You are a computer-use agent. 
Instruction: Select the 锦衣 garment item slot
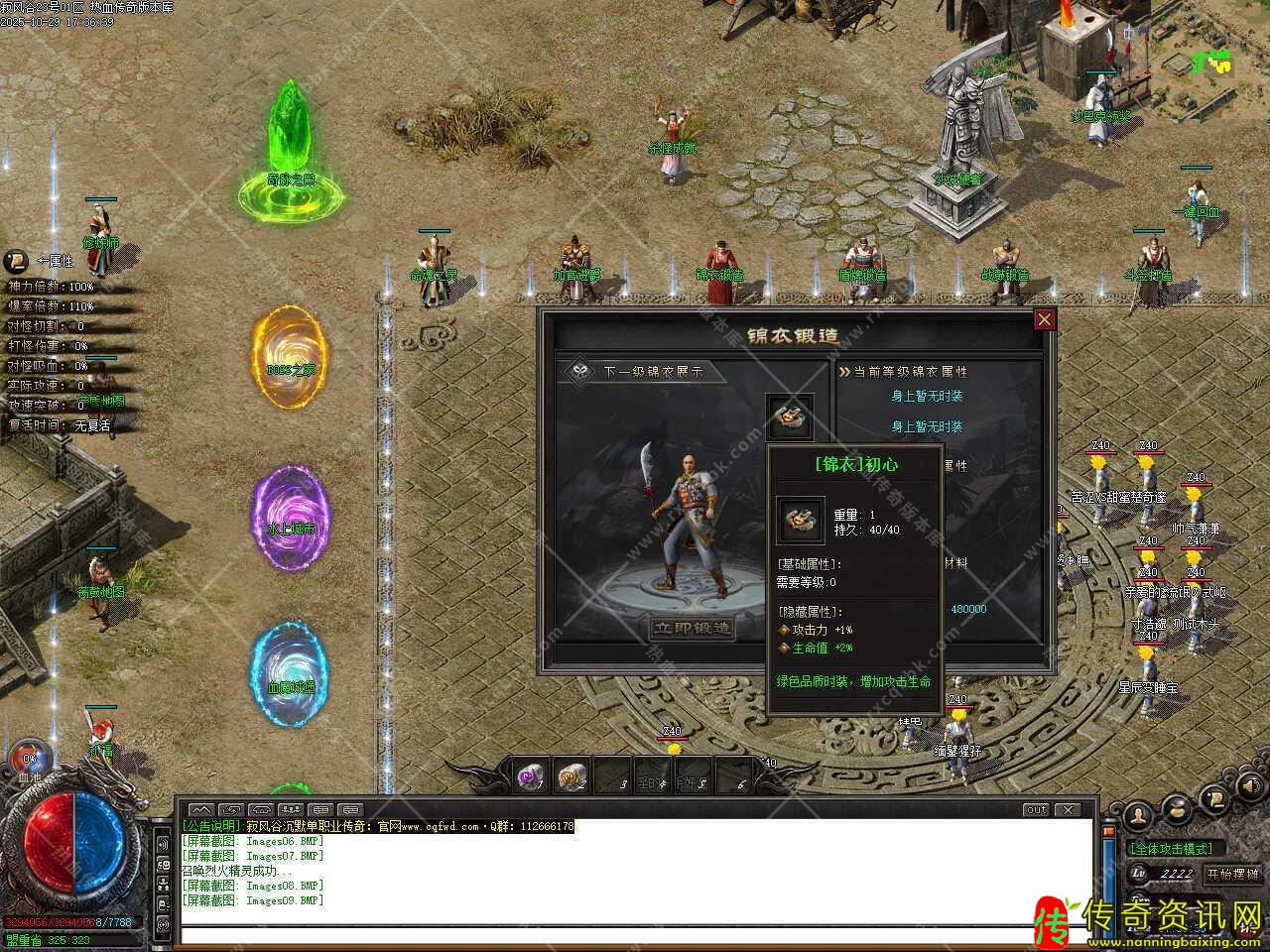pyautogui.click(x=790, y=418)
